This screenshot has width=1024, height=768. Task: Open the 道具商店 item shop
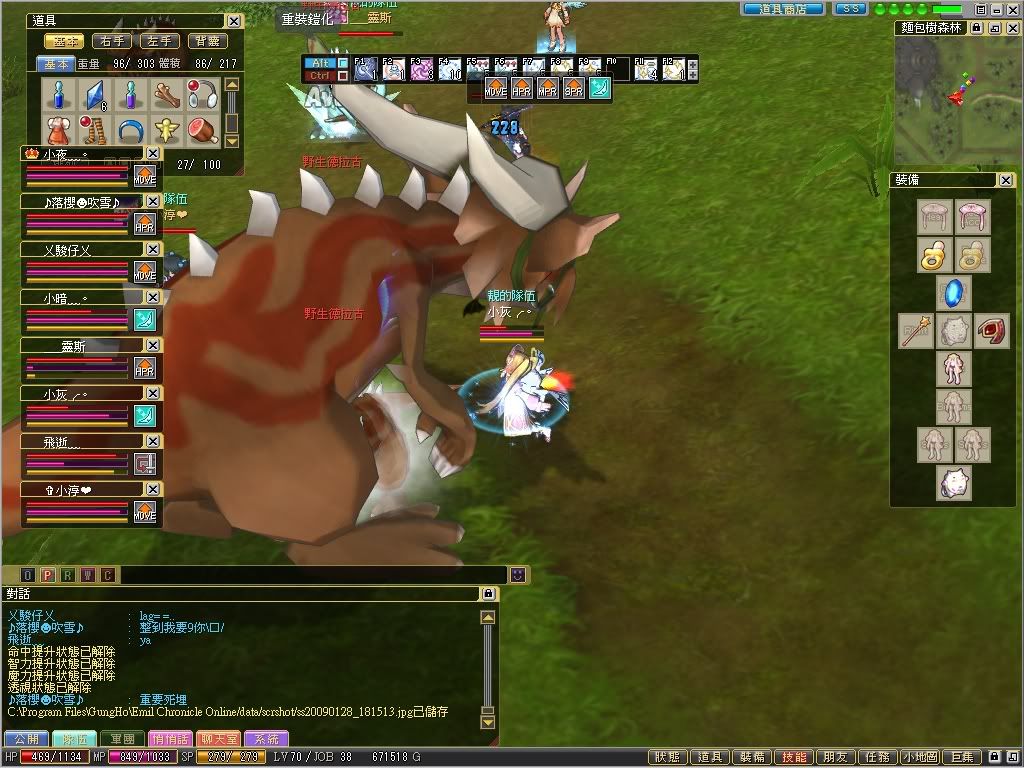tap(784, 8)
